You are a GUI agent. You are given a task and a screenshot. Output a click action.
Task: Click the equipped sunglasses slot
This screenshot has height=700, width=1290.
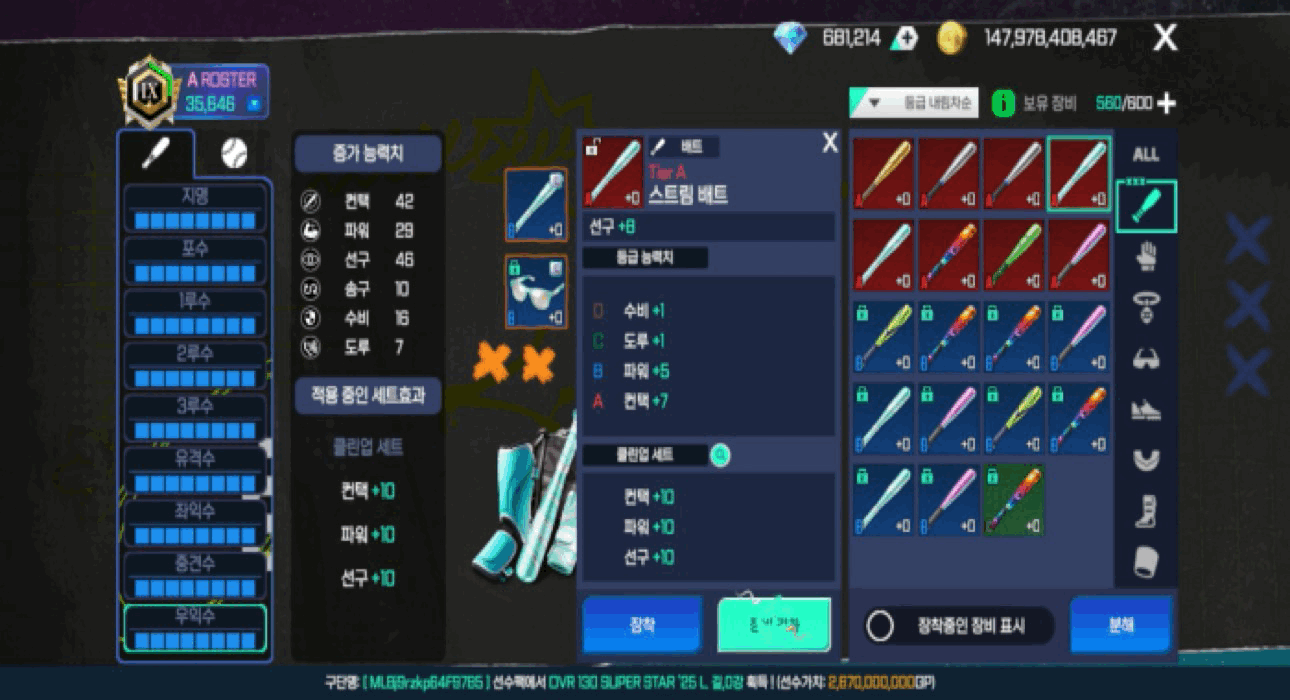click(x=536, y=291)
